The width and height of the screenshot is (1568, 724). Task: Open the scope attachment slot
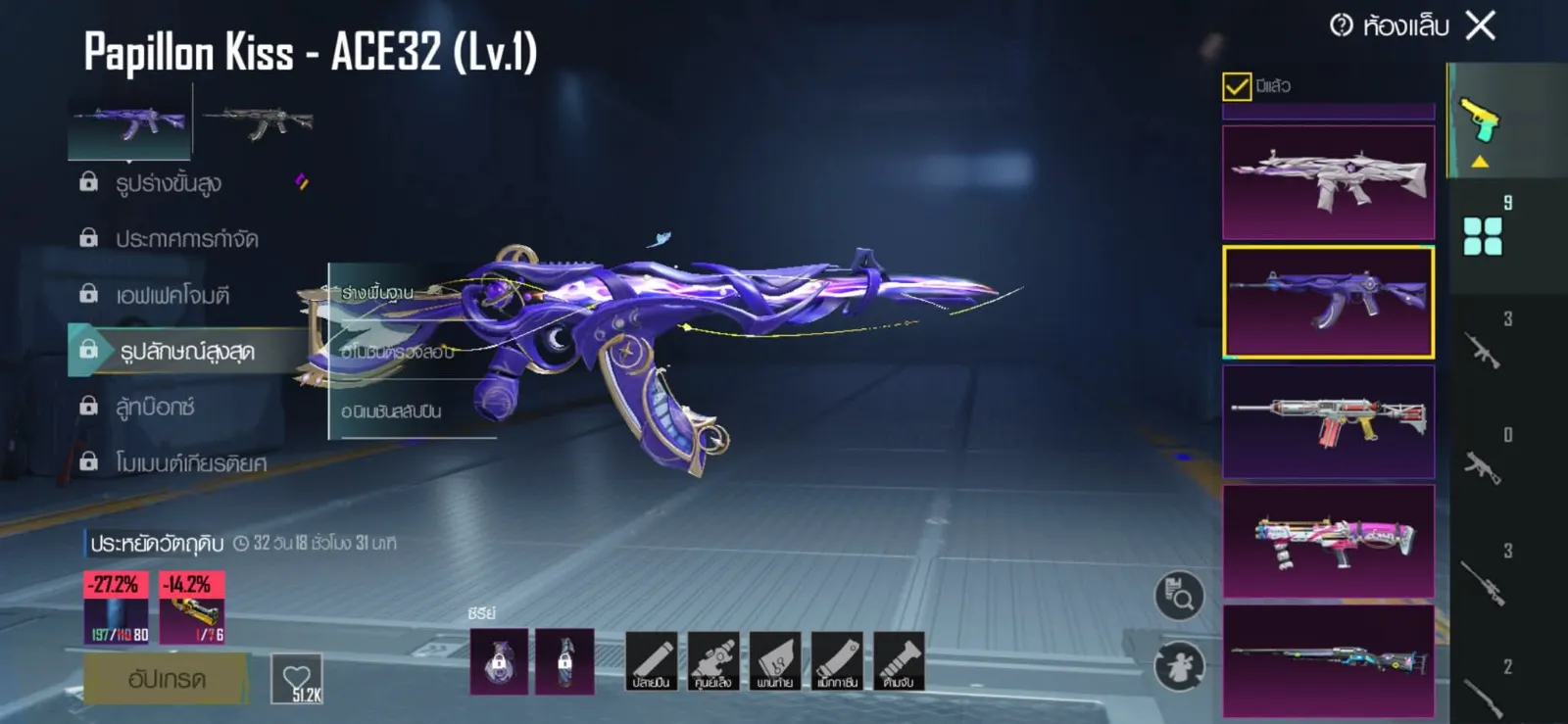pos(712,661)
